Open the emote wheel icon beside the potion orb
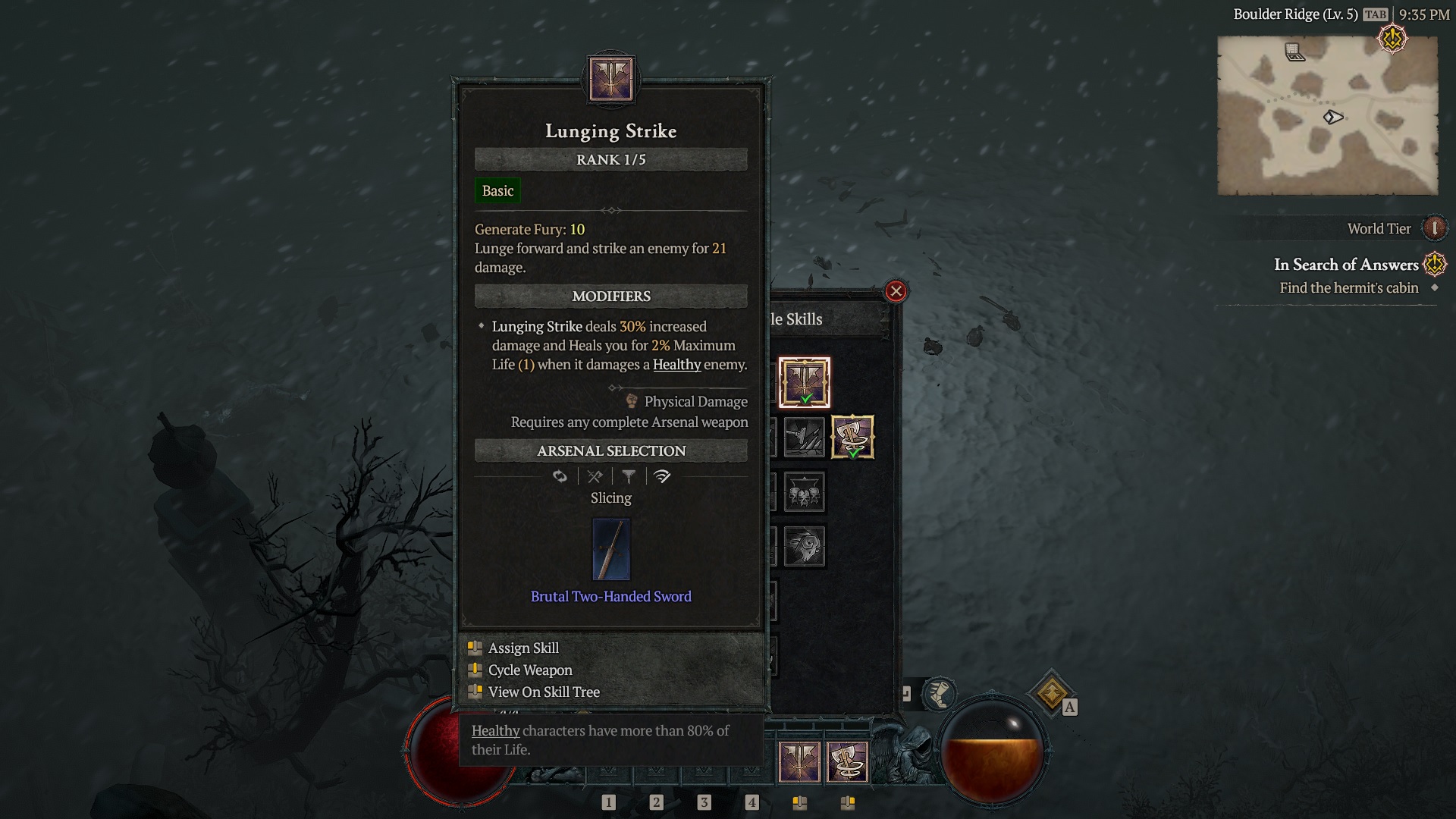The width and height of the screenshot is (1456, 819). pyautogui.click(x=1053, y=694)
